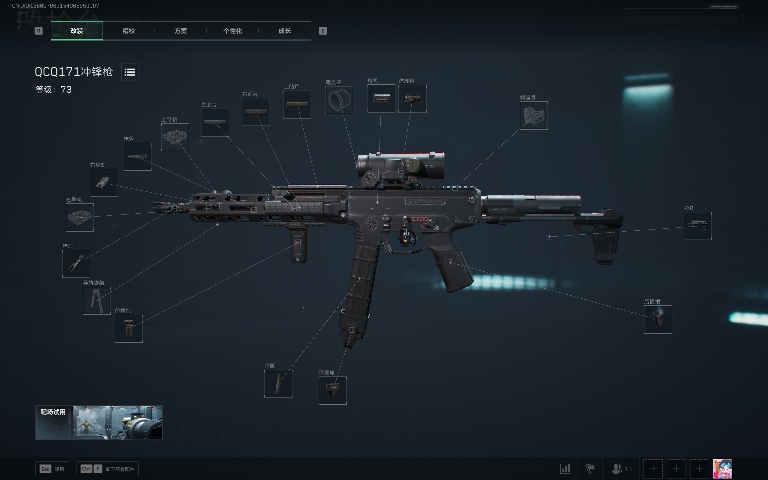The width and height of the screenshot is (768, 480).
Task: Select the 成长 growth tab
Action: click(x=284, y=31)
